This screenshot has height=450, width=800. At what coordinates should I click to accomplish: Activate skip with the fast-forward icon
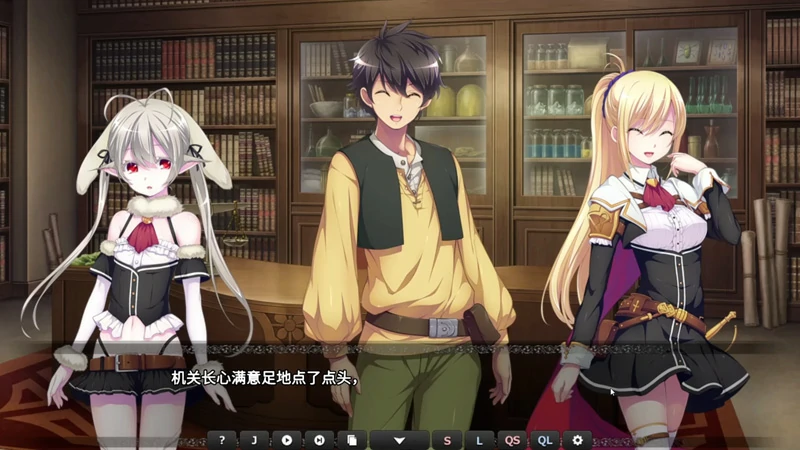[318, 440]
